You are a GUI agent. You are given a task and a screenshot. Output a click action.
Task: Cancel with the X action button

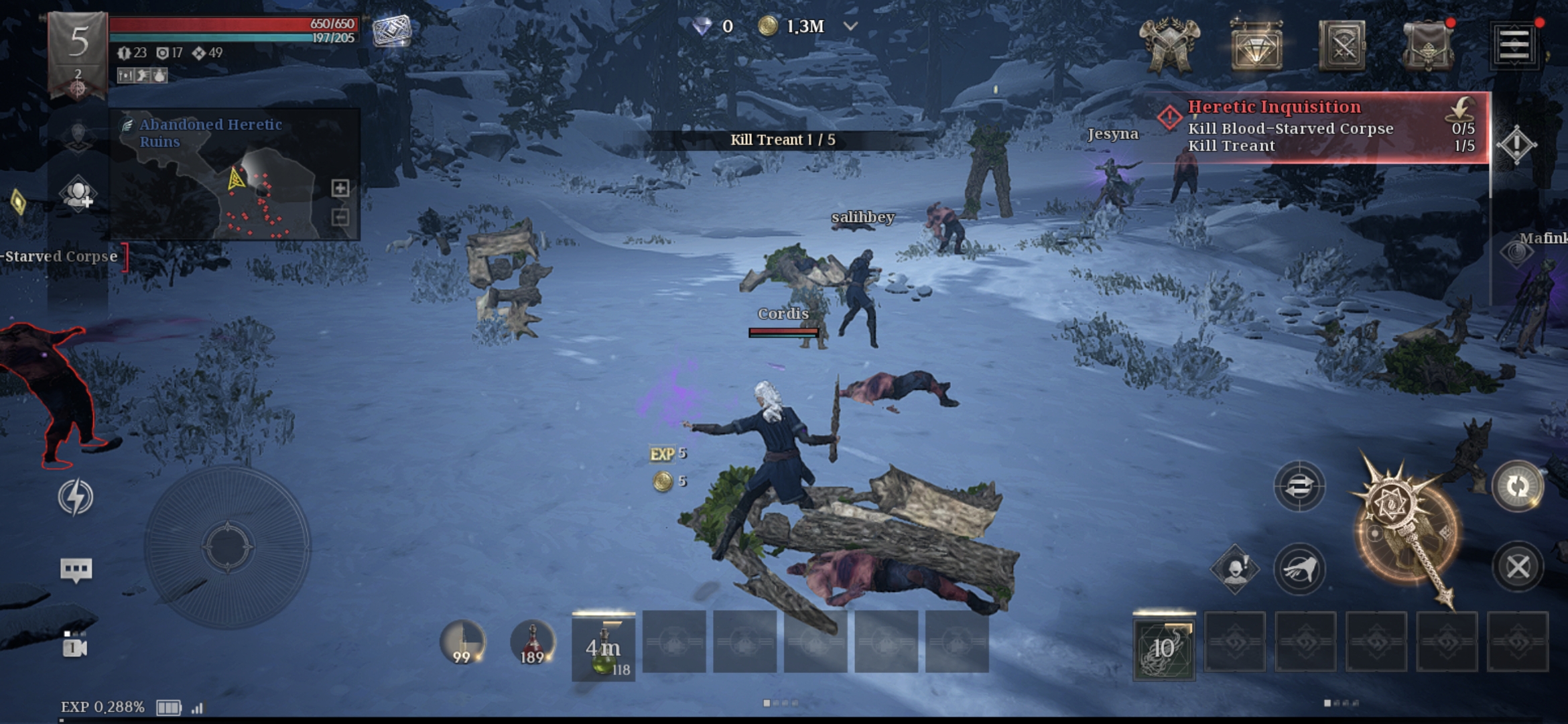(1518, 567)
